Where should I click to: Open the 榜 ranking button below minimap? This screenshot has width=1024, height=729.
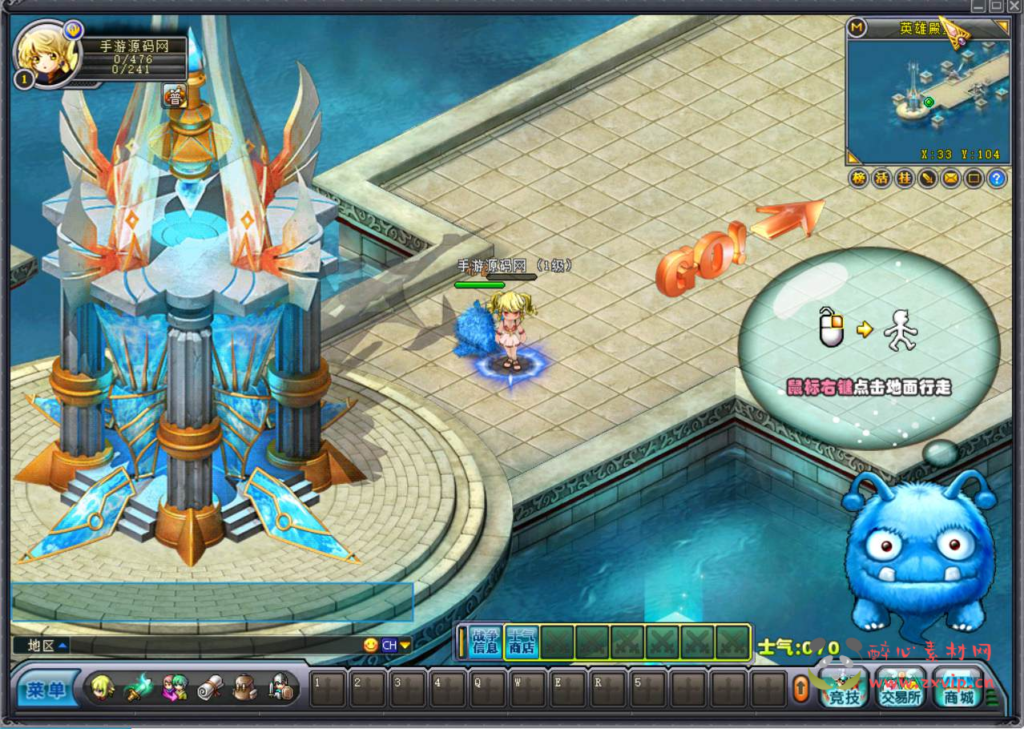coord(858,179)
